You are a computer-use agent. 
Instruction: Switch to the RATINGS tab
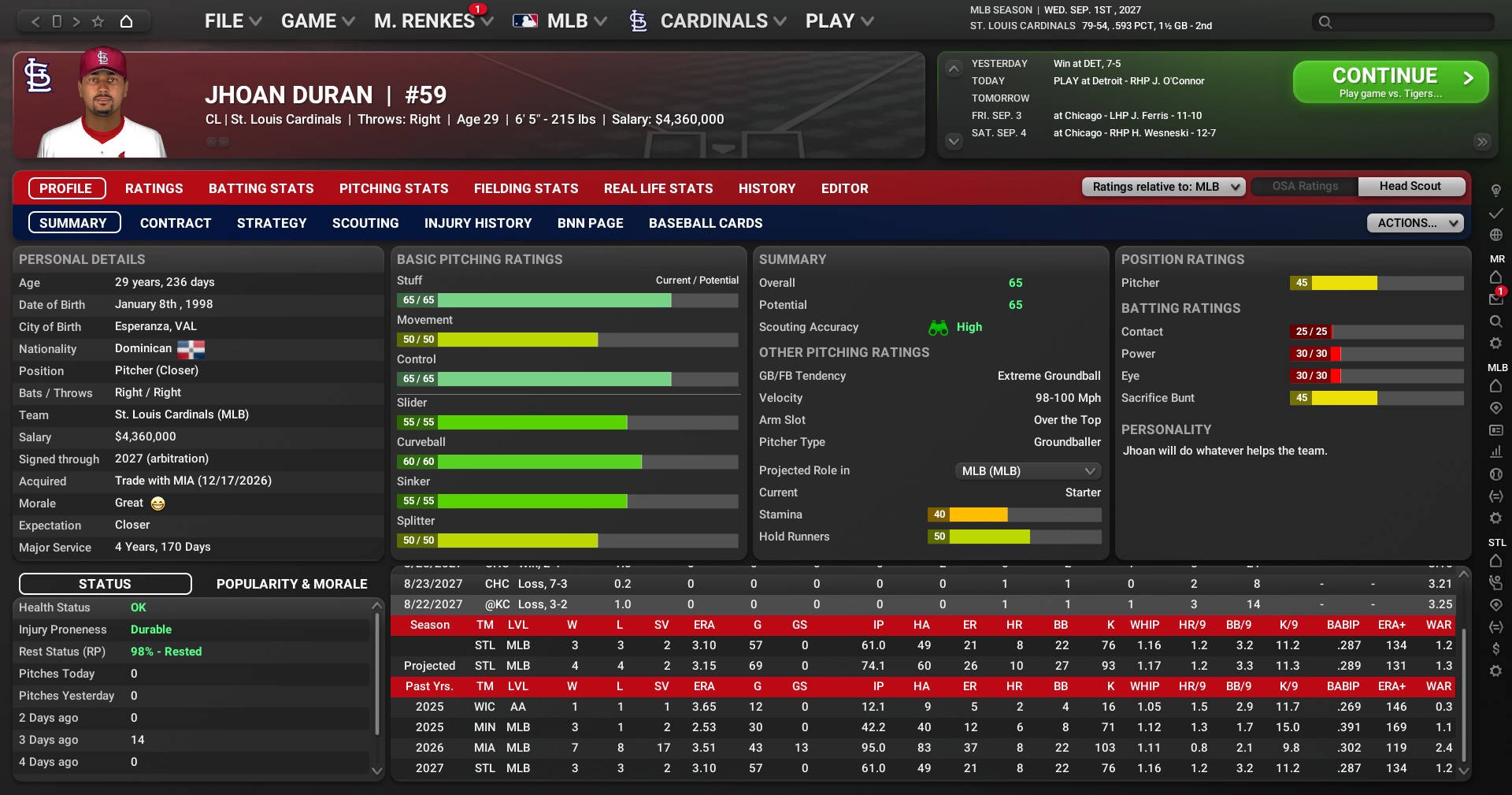pos(154,188)
